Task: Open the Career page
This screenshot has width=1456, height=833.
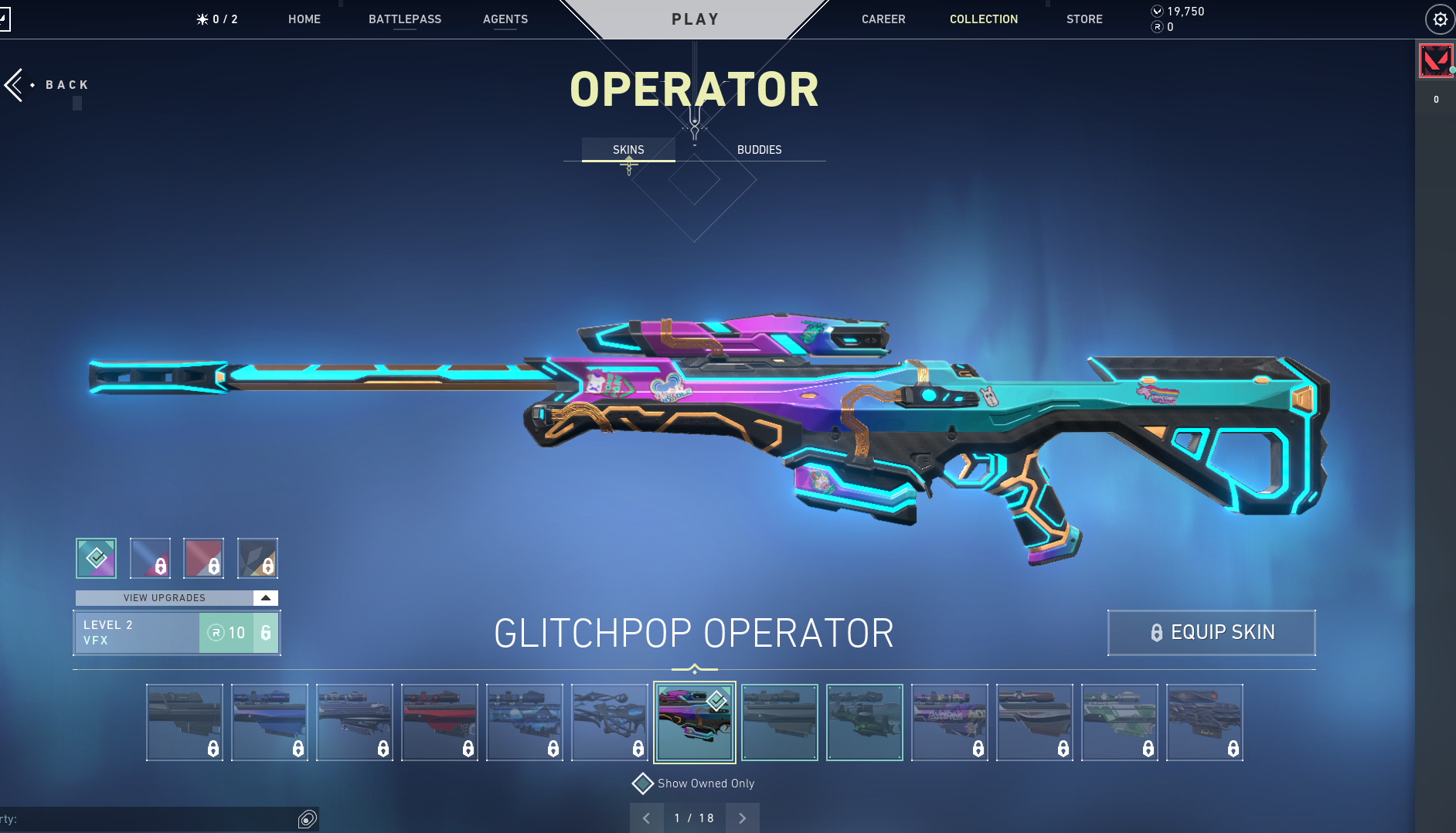Action: click(883, 19)
